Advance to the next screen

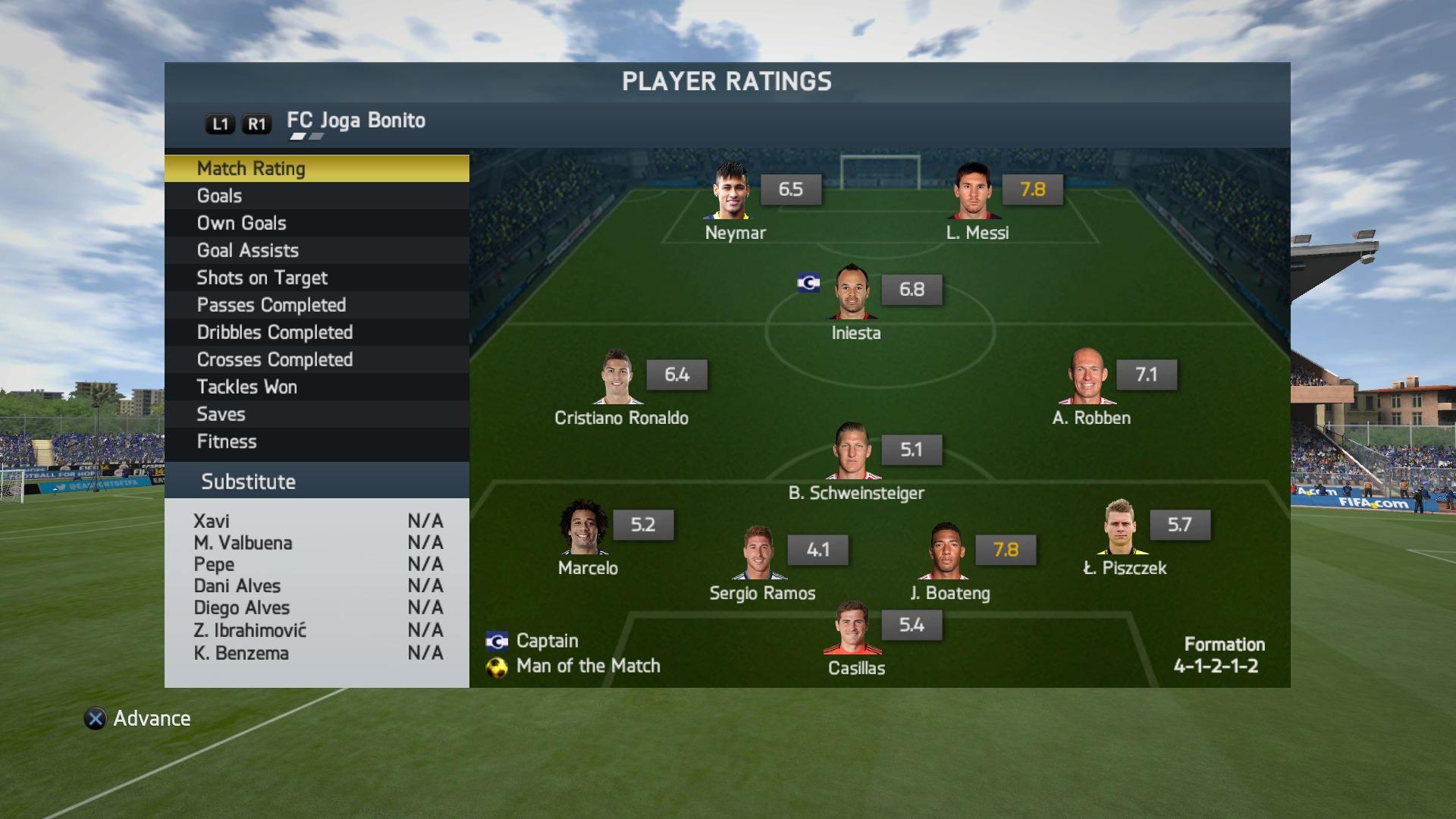click(x=138, y=718)
